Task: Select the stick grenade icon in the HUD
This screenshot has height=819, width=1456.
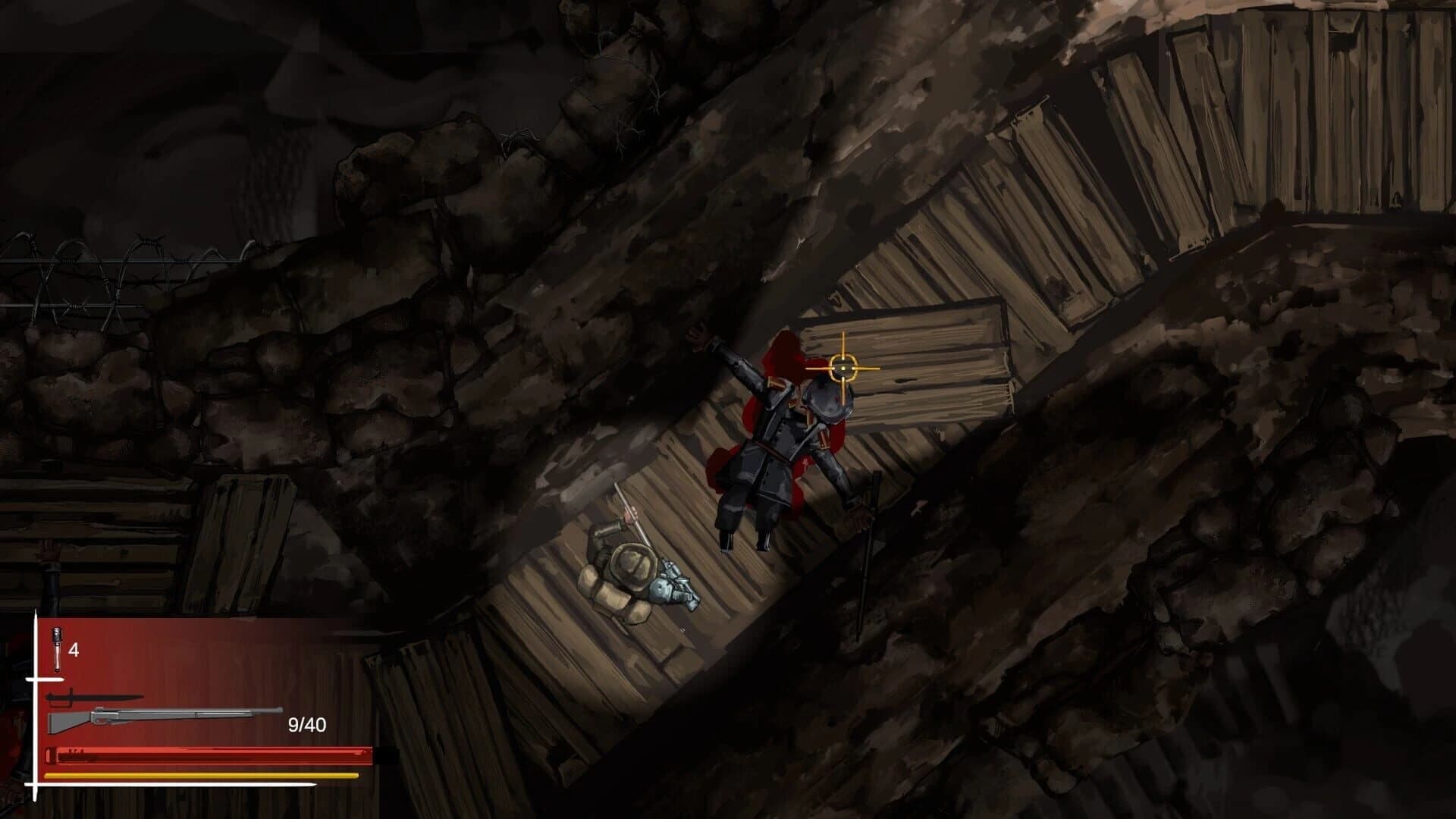Action: click(56, 648)
